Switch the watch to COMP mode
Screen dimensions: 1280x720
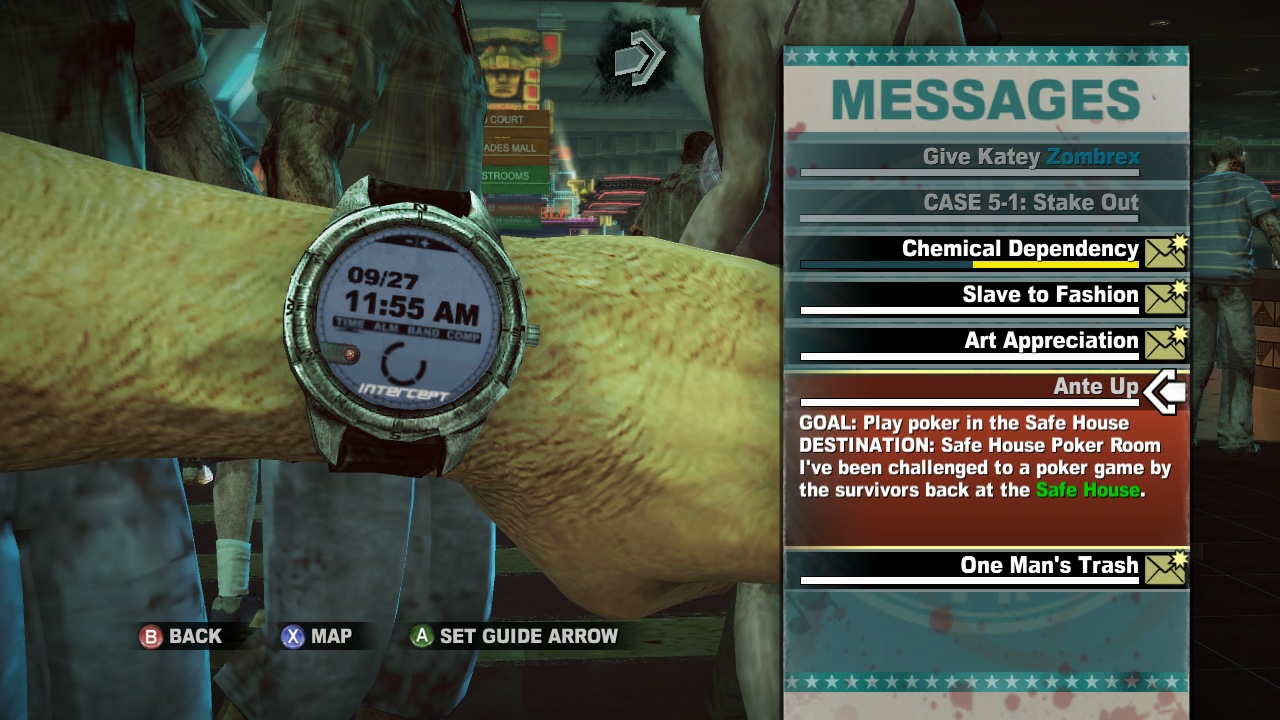[464, 335]
